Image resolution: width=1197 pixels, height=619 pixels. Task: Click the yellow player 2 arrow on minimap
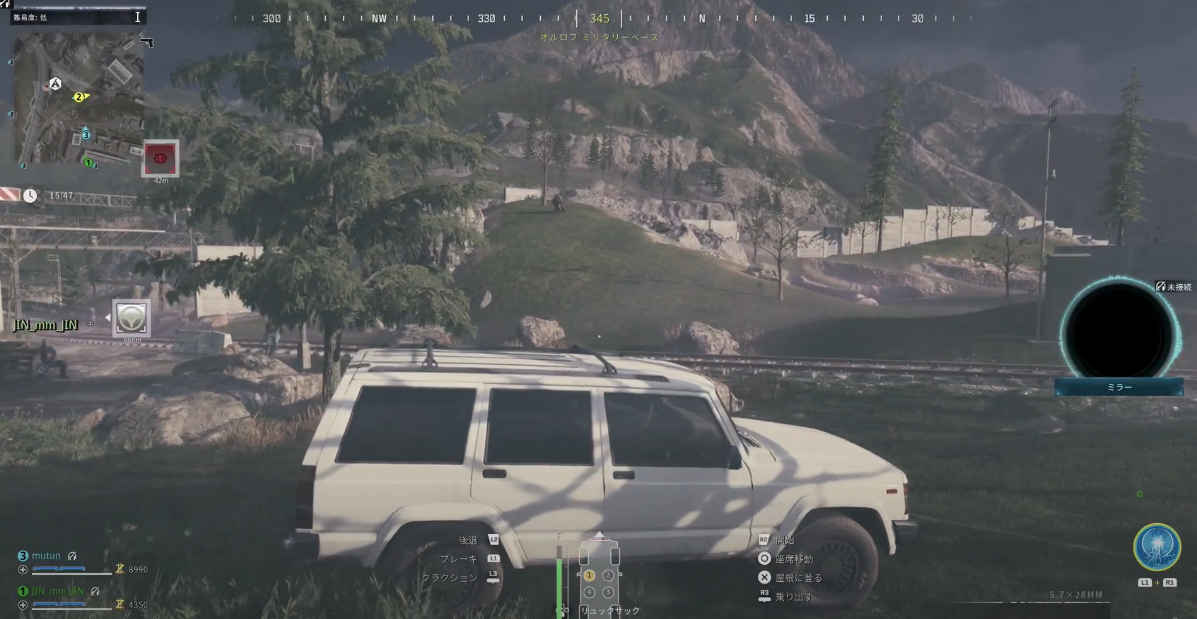pyautogui.click(x=80, y=97)
